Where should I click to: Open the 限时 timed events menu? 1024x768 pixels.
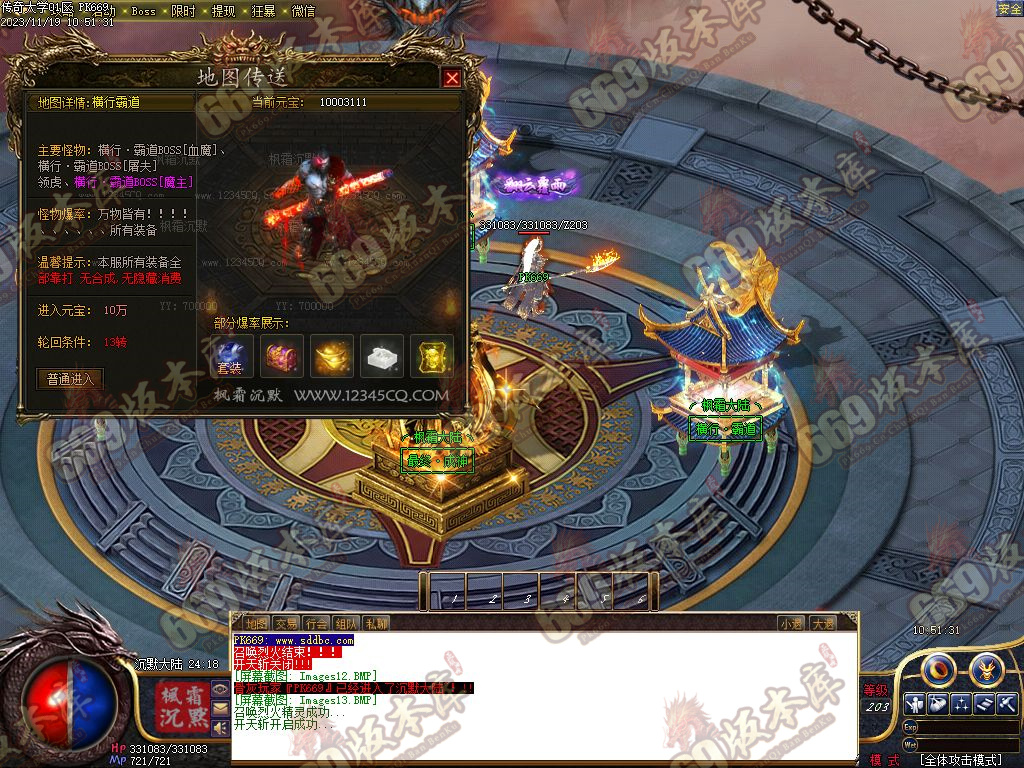[183, 11]
